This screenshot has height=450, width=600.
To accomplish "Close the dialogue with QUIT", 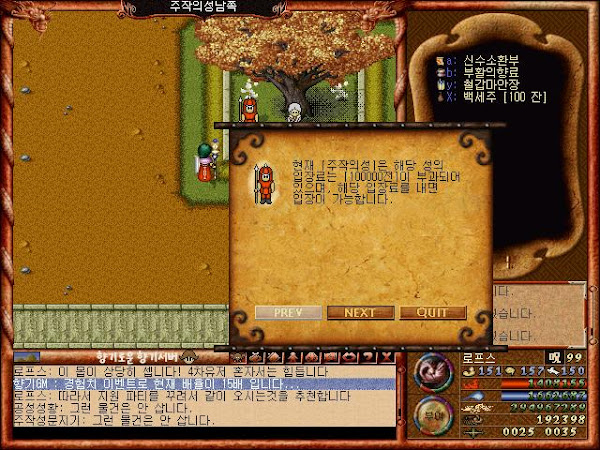I will [x=432, y=312].
